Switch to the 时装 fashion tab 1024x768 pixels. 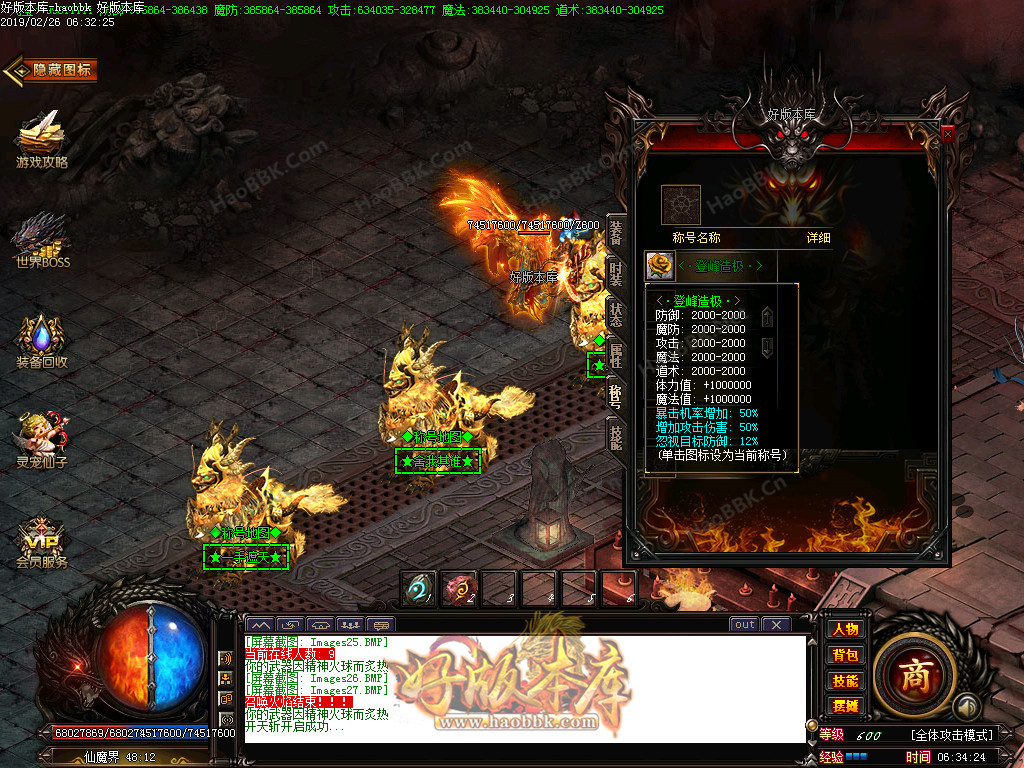(x=616, y=274)
